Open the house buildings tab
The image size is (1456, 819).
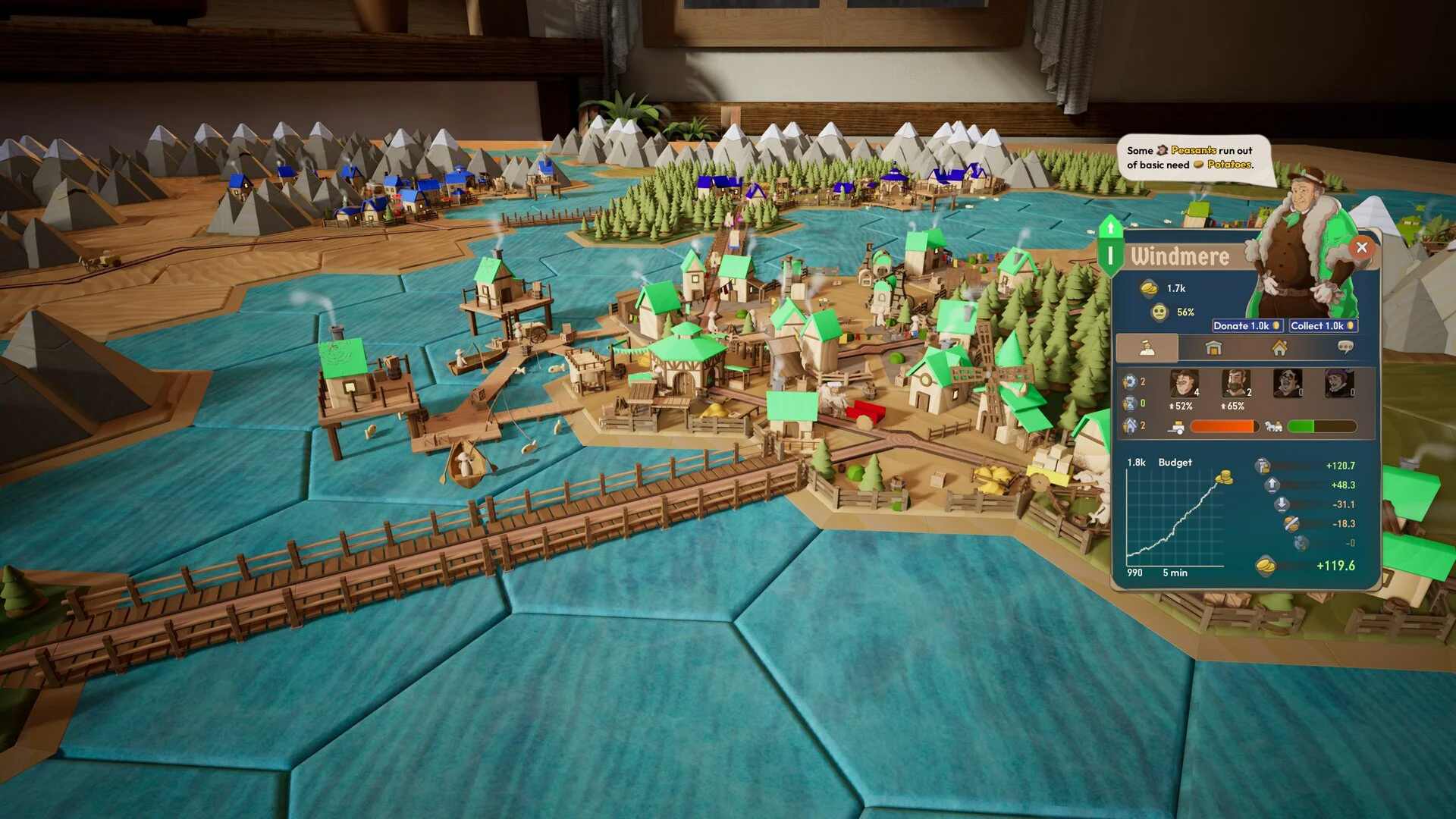click(x=1280, y=348)
